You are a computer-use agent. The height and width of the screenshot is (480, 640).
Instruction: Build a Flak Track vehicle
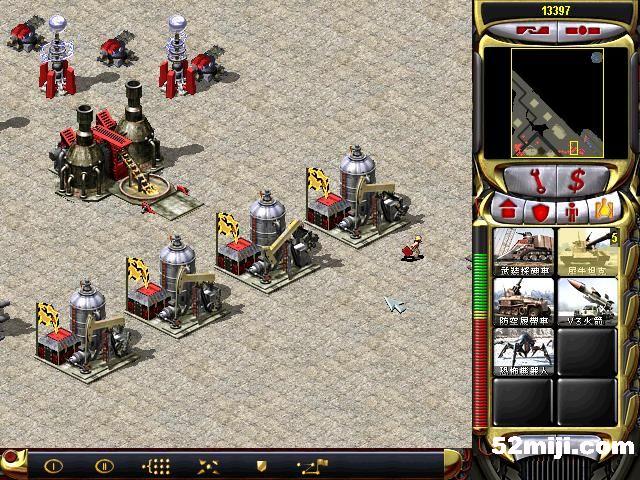pyautogui.click(x=525, y=300)
